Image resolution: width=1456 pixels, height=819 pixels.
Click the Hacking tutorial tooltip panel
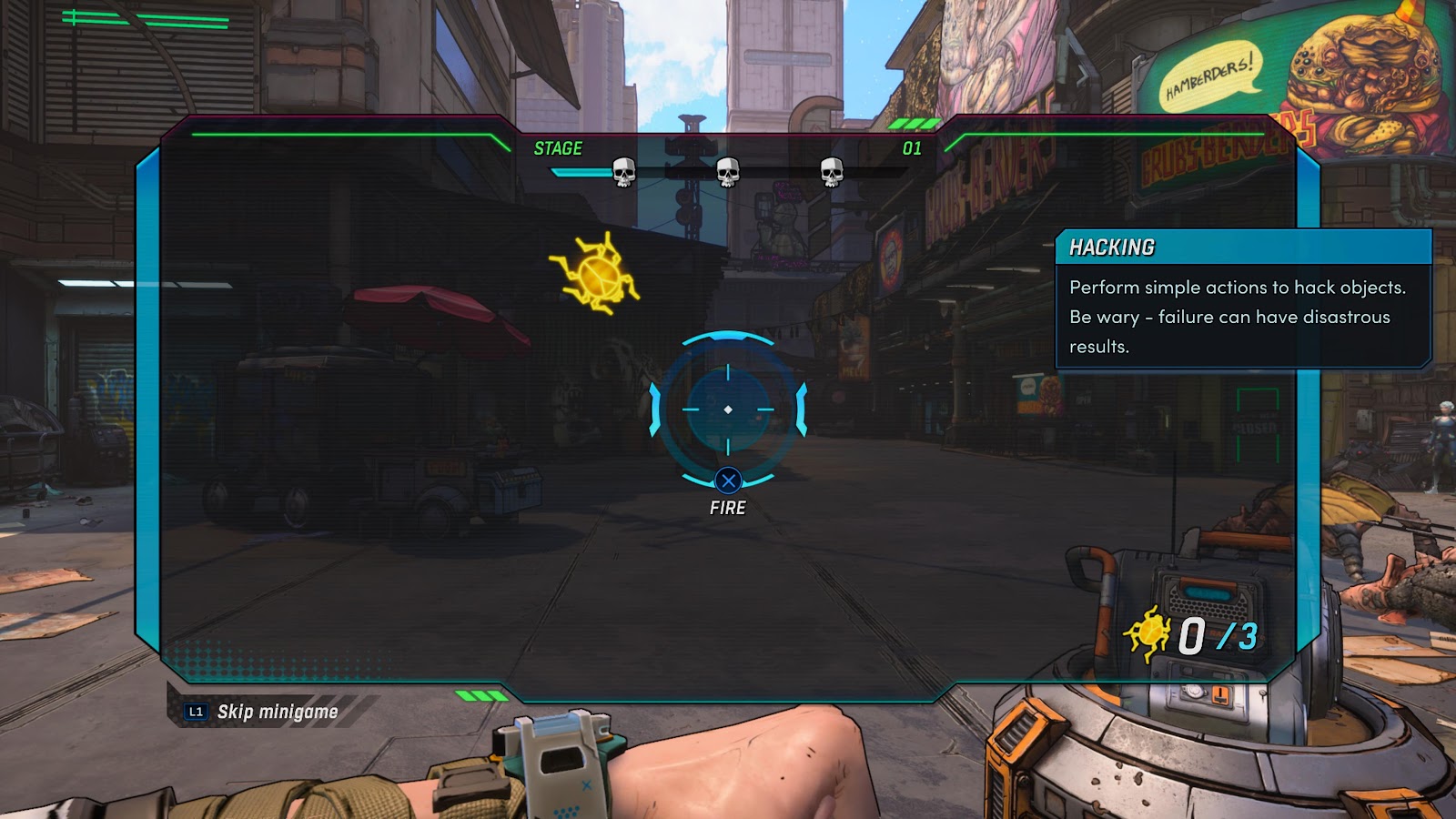click(x=1242, y=300)
